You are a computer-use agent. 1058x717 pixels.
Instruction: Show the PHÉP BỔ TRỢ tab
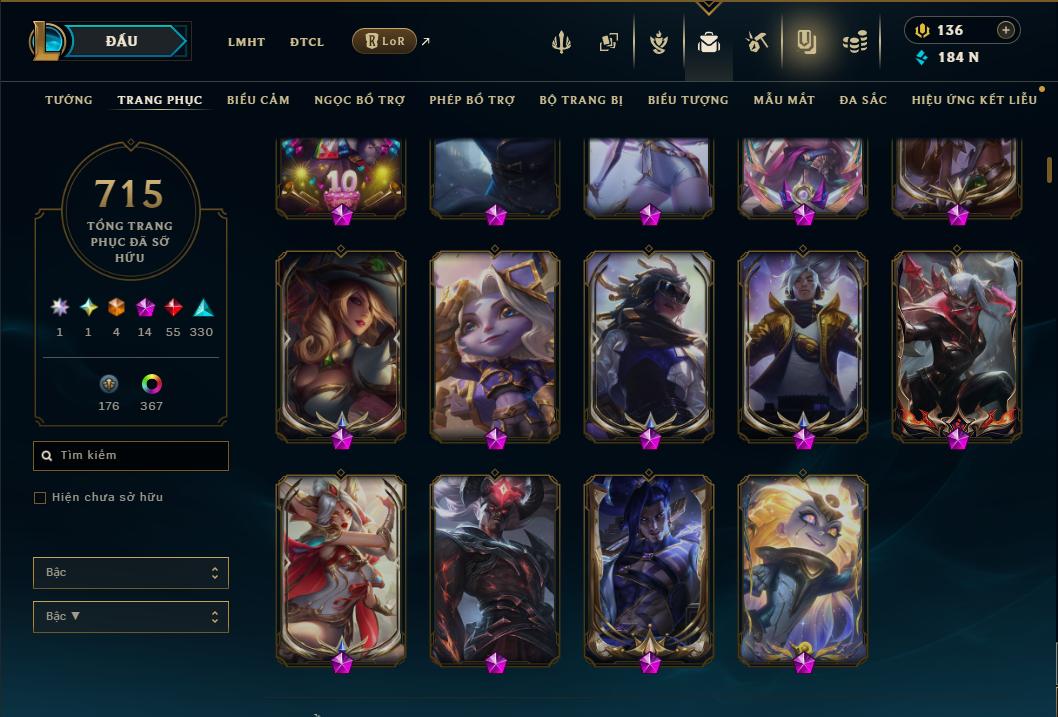coord(472,100)
